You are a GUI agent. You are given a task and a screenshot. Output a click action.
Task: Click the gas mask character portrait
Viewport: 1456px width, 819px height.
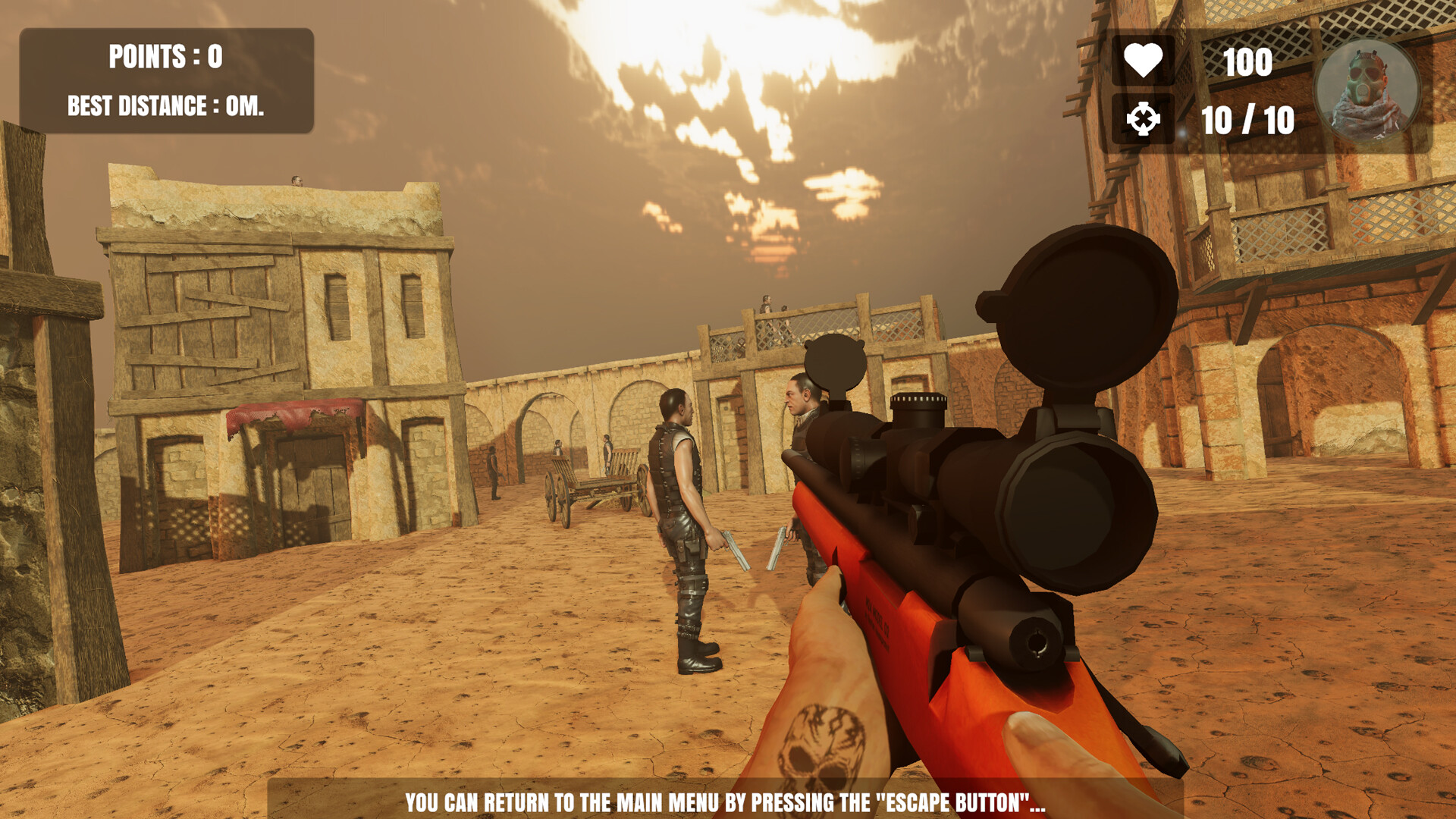(1367, 93)
